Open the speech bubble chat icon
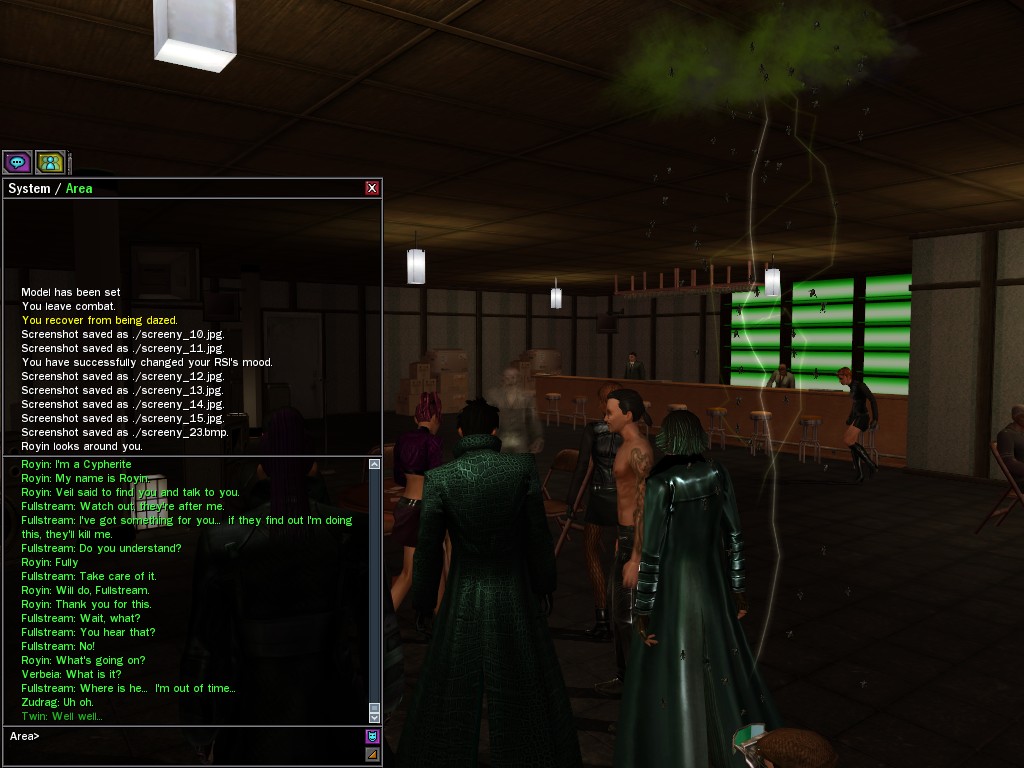 [17, 162]
